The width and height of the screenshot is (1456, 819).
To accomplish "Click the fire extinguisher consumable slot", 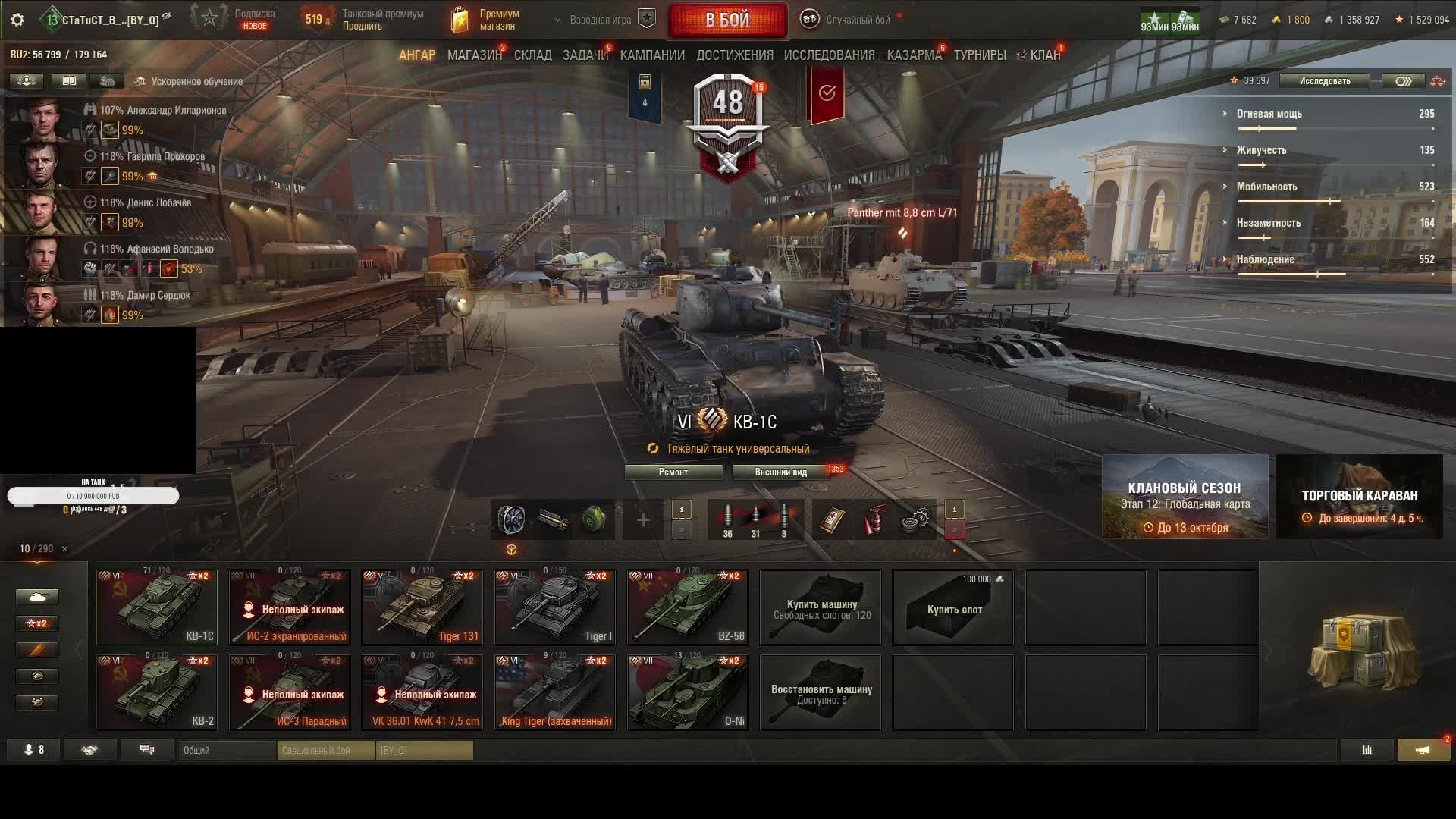I will [874, 520].
